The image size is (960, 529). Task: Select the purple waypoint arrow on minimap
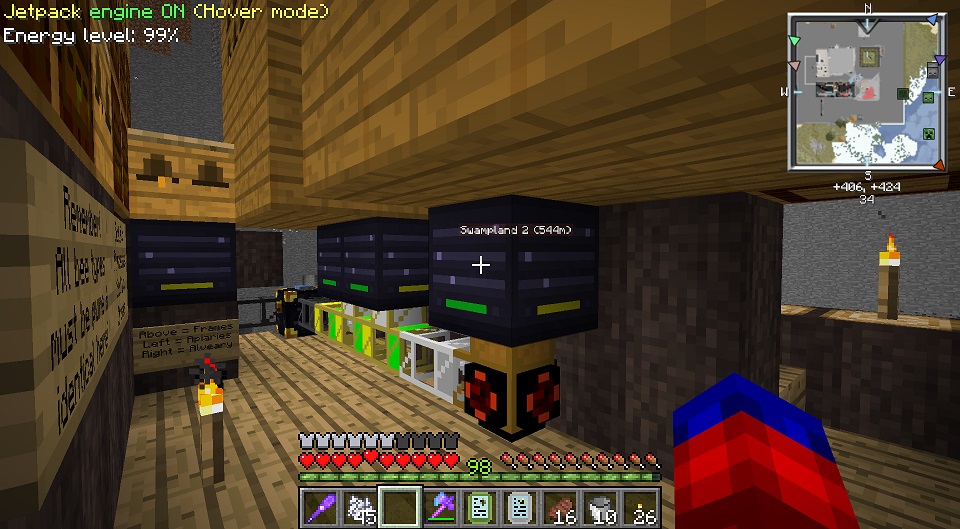939,60
